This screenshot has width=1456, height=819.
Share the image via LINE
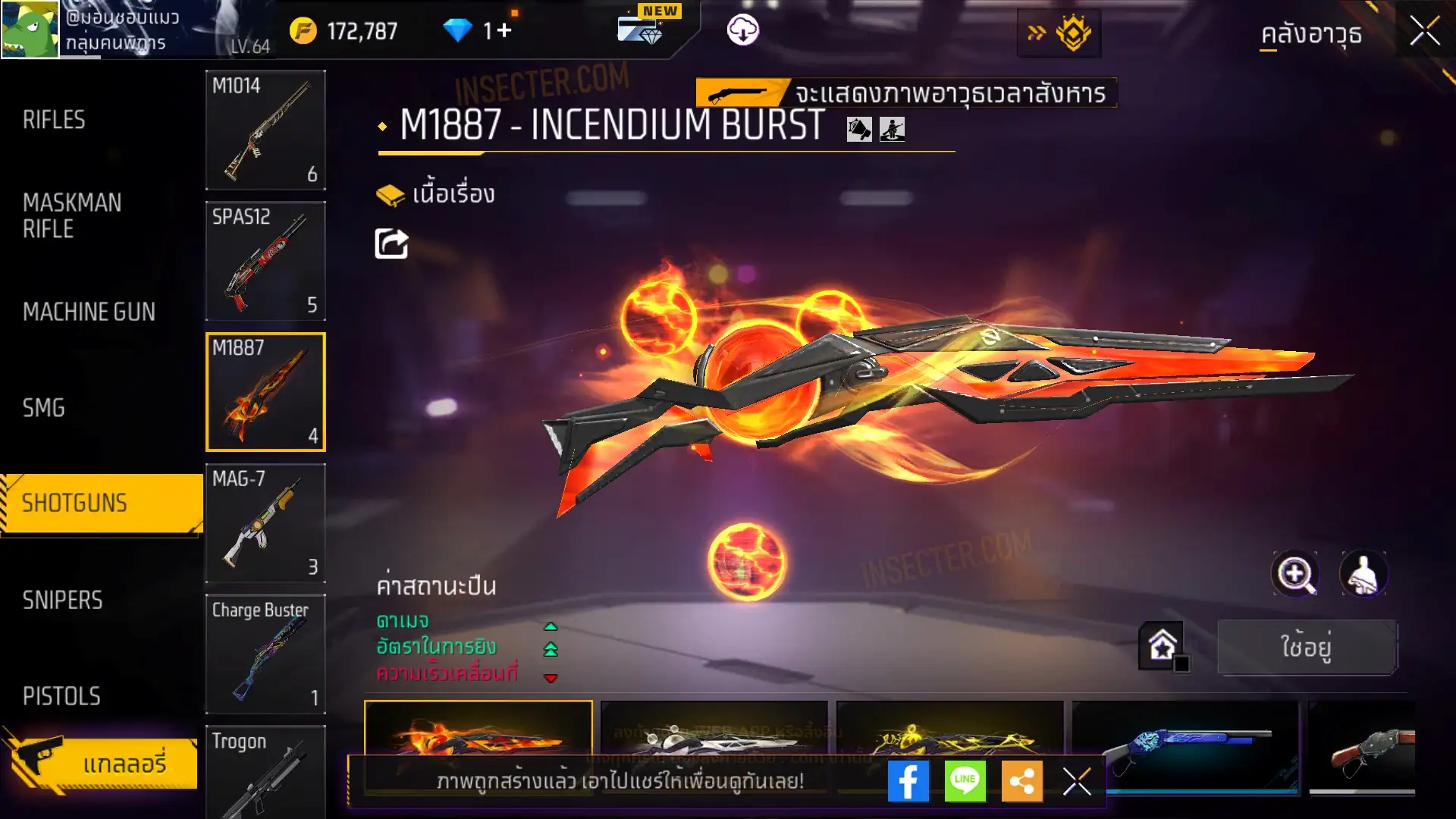coord(965,781)
